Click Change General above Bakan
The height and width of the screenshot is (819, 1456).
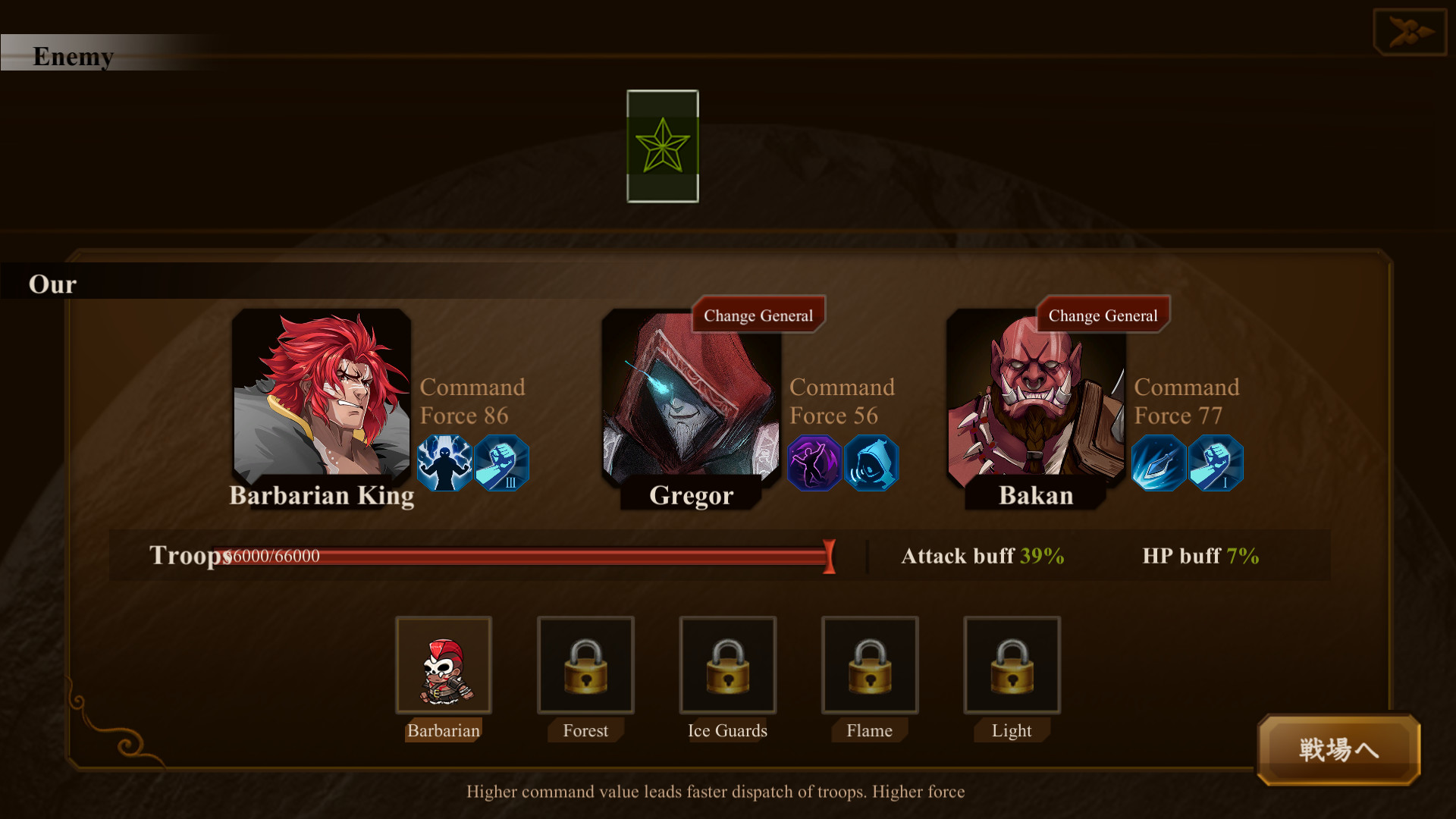(x=1102, y=314)
